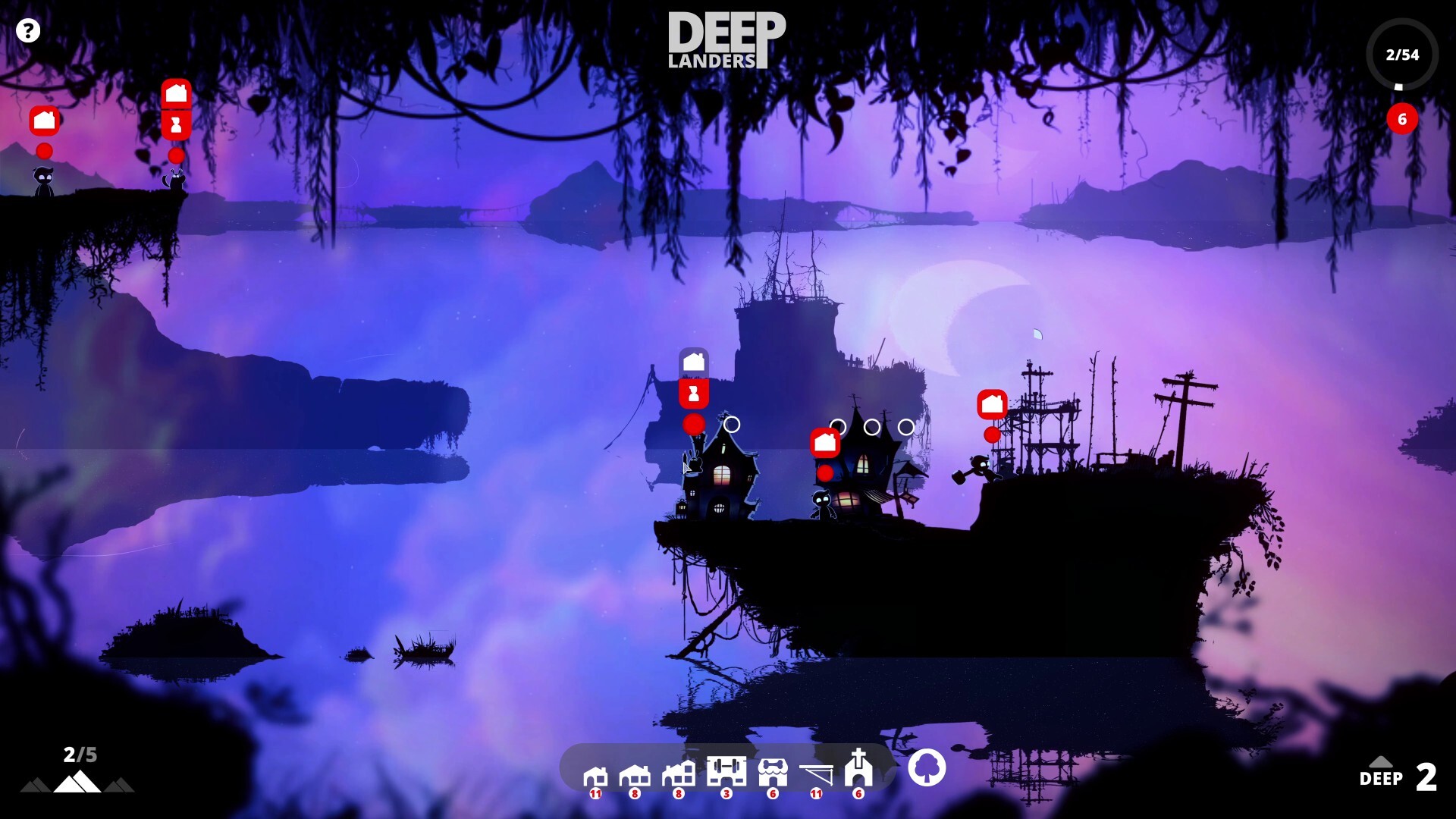
Task: Open the 2/54 circular progress counter
Action: [1404, 54]
